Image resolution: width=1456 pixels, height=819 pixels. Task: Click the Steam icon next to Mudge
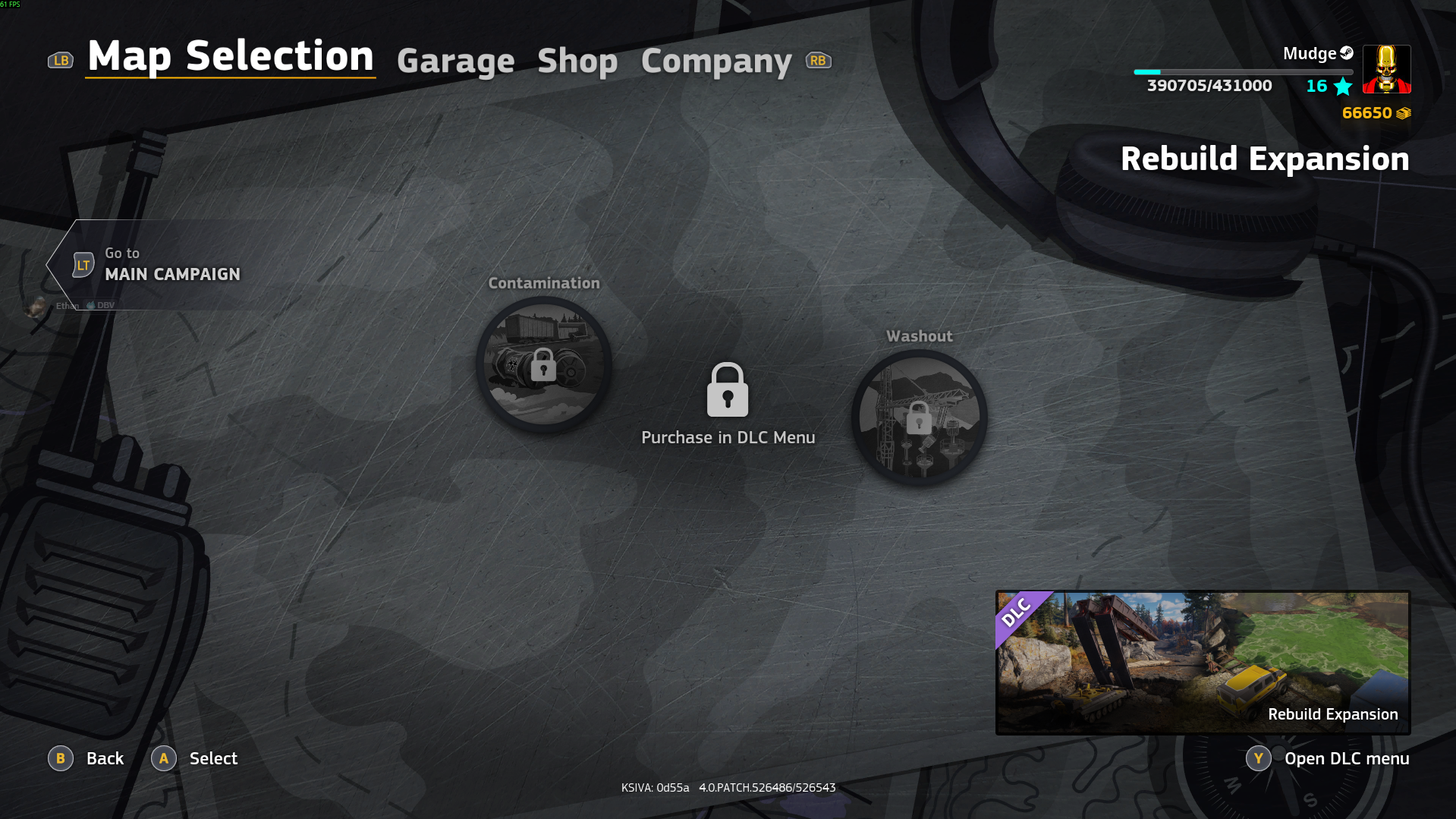(1346, 53)
